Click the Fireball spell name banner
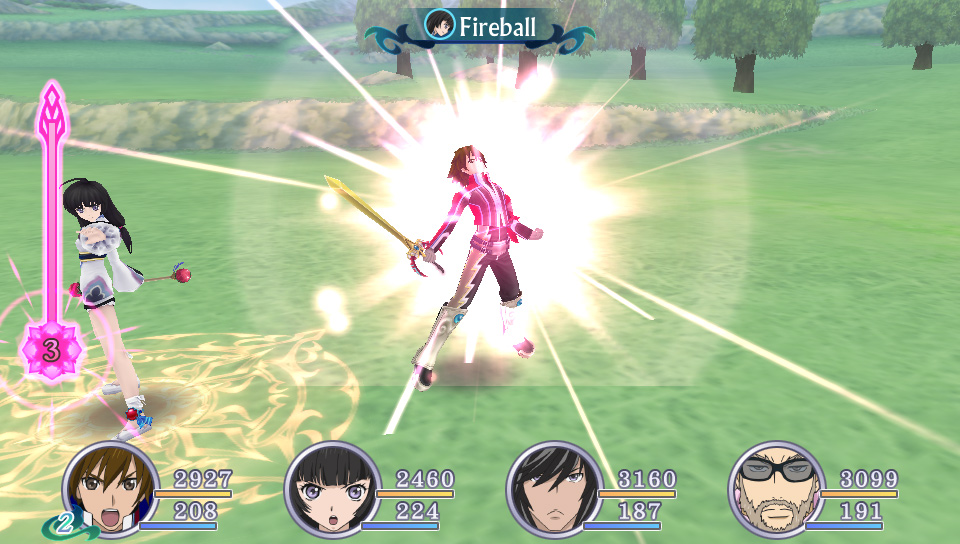This screenshot has width=960, height=544. [481, 26]
